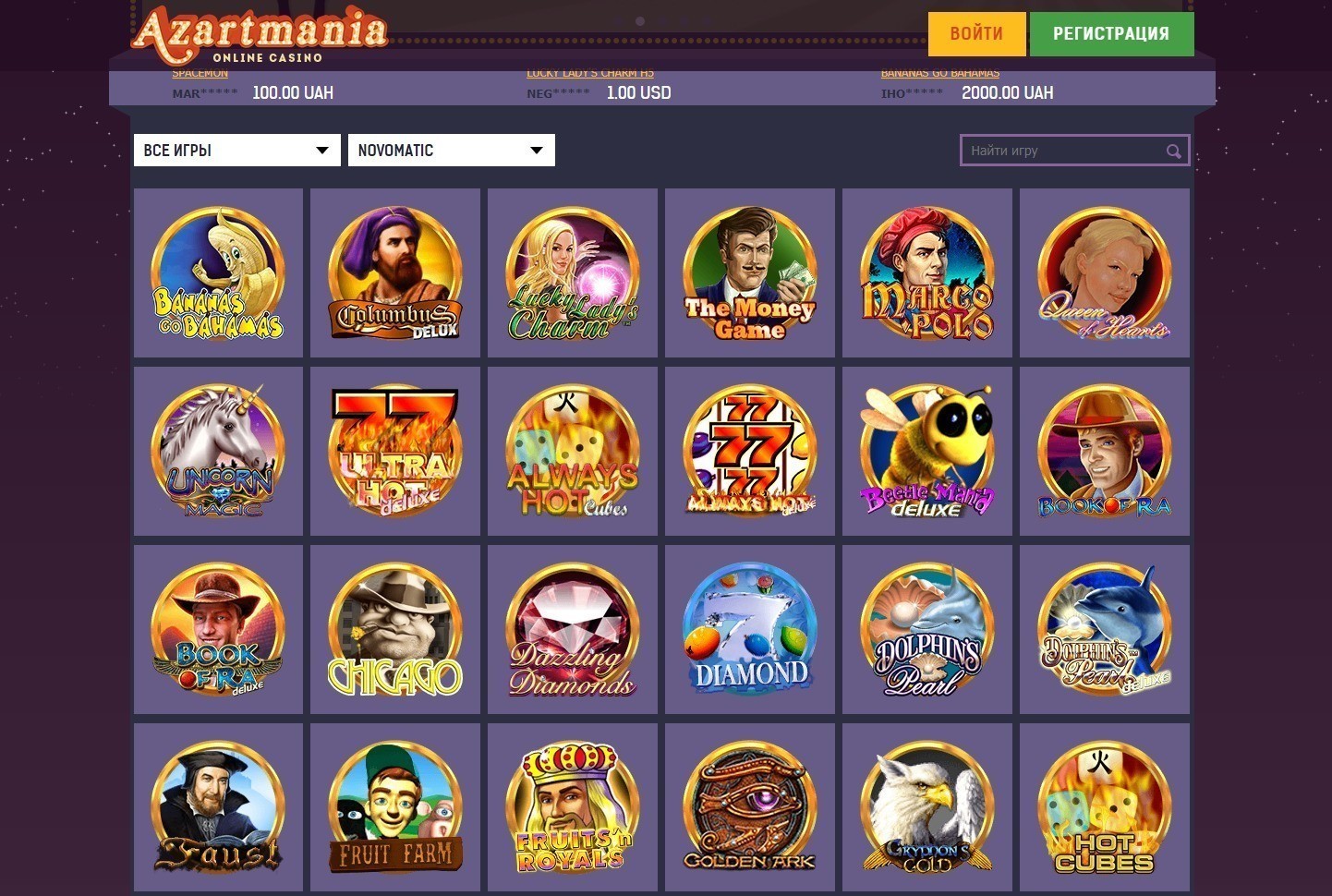Click the search magnifier icon

pos(1173,151)
